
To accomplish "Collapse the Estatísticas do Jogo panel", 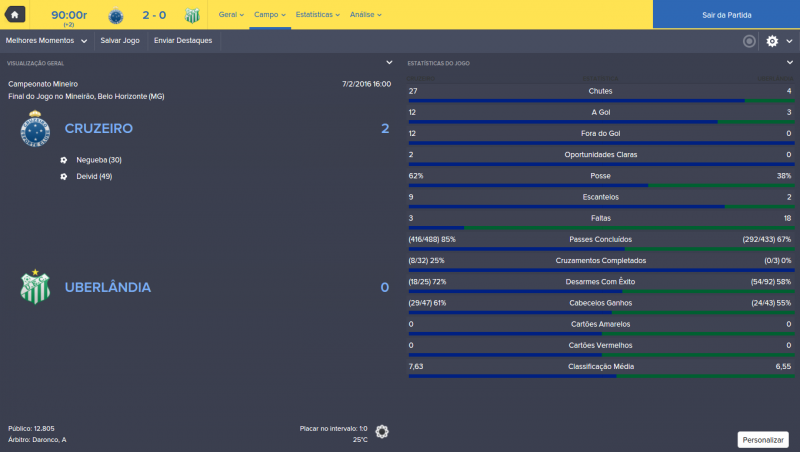I will point(790,63).
